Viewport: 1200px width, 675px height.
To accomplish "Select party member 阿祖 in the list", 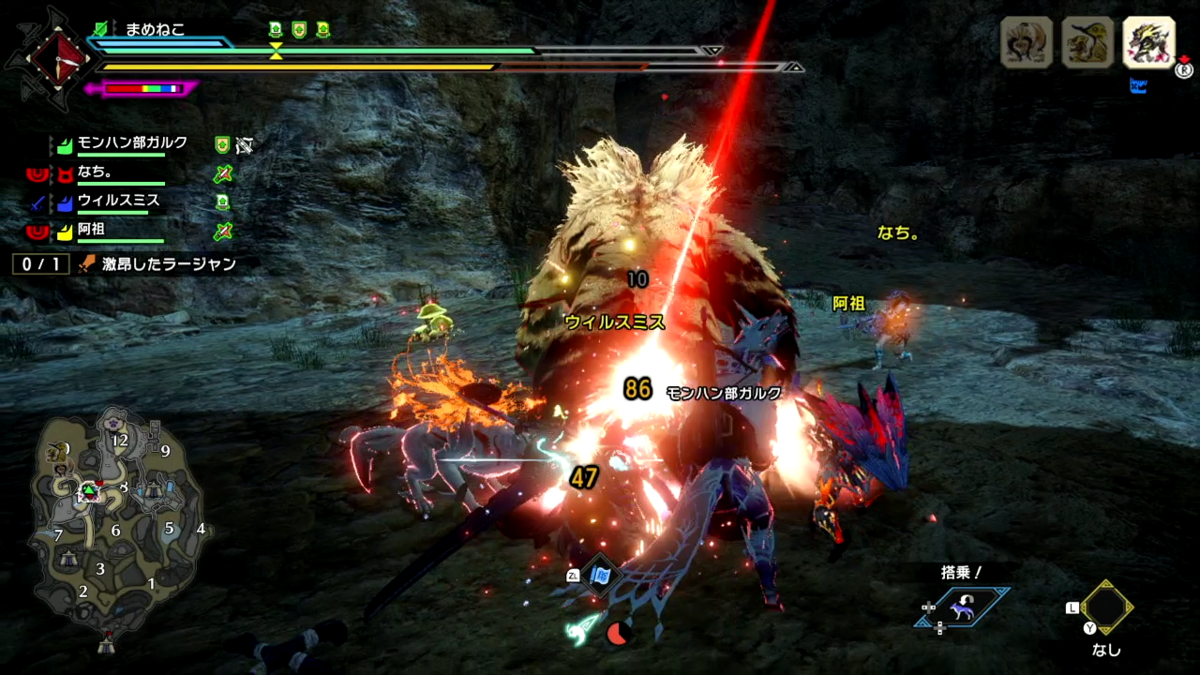I will pos(92,229).
